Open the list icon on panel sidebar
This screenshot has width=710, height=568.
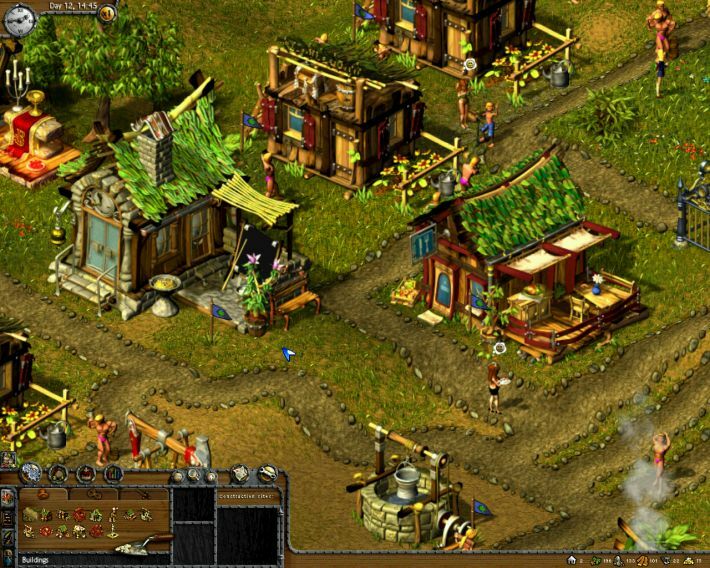(9, 516)
